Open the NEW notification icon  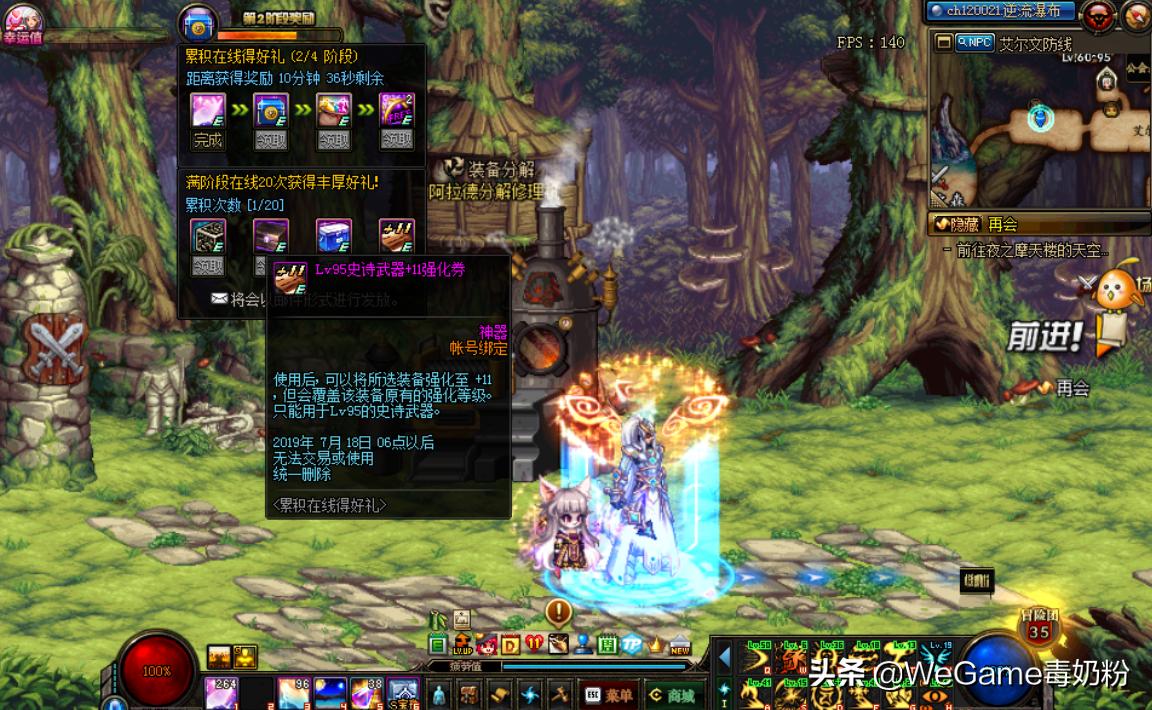coord(680,644)
